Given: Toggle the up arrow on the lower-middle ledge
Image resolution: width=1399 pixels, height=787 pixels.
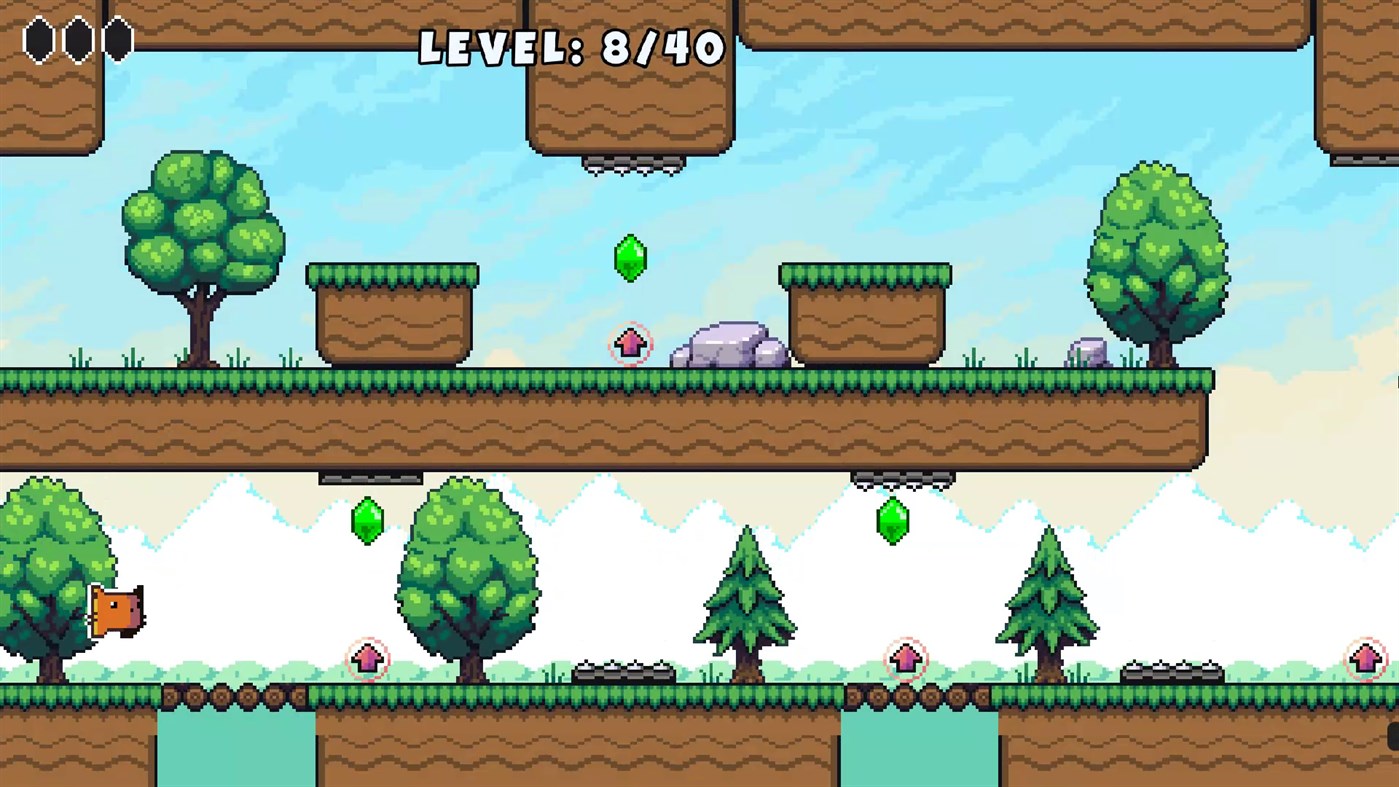Looking at the screenshot, I should click(370, 659).
